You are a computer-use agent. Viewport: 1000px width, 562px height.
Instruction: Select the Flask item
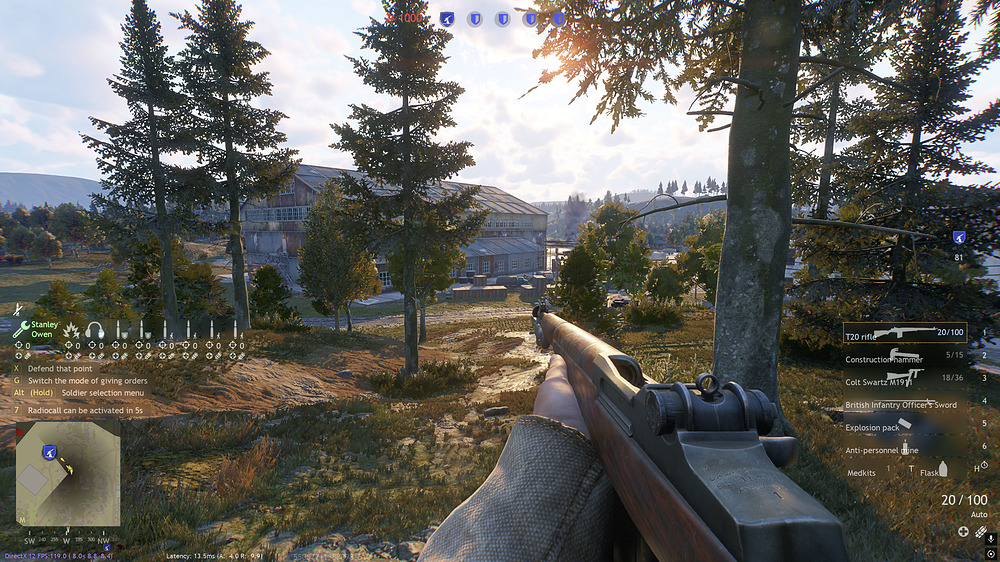(x=933, y=472)
